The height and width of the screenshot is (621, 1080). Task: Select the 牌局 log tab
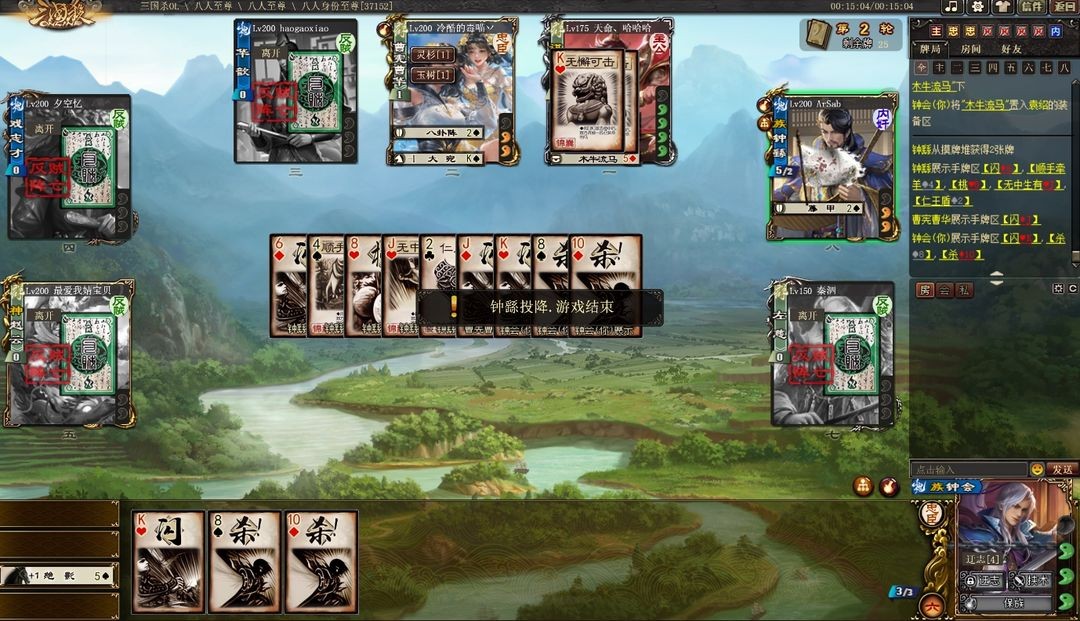pyautogui.click(x=930, y=49)
